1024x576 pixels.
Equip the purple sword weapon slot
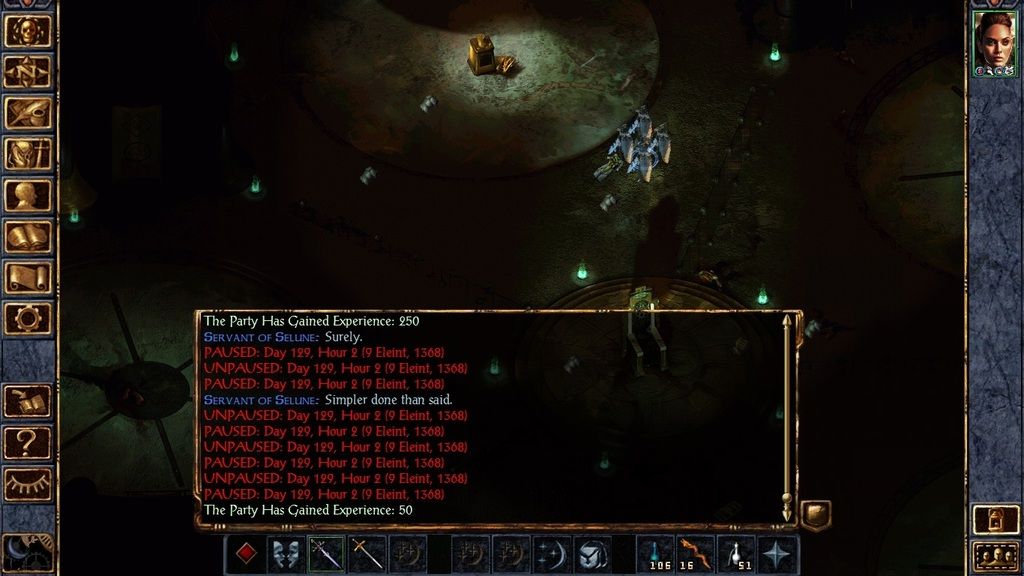[326, 554]
